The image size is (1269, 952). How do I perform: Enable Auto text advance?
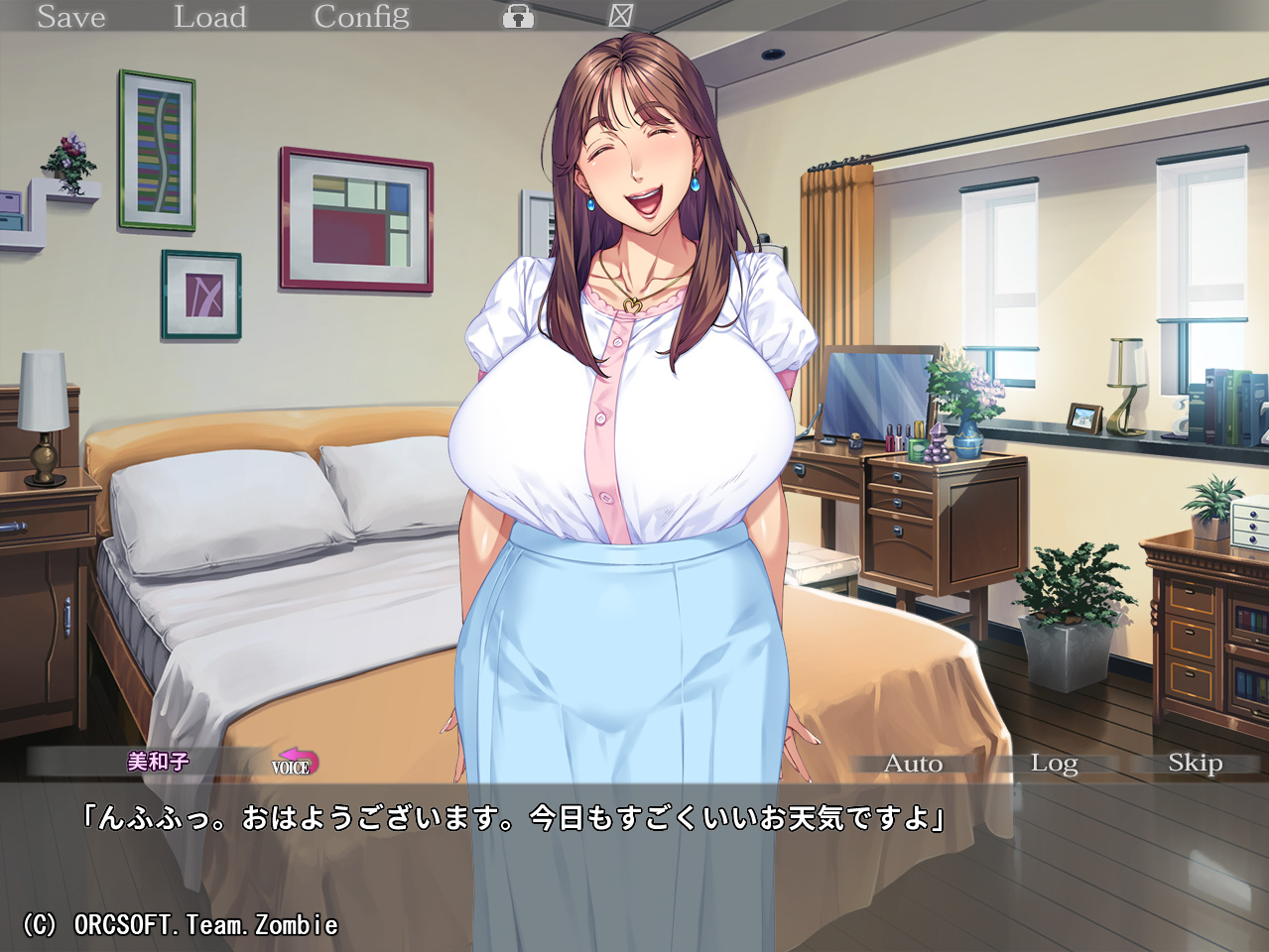coord(913,764)
